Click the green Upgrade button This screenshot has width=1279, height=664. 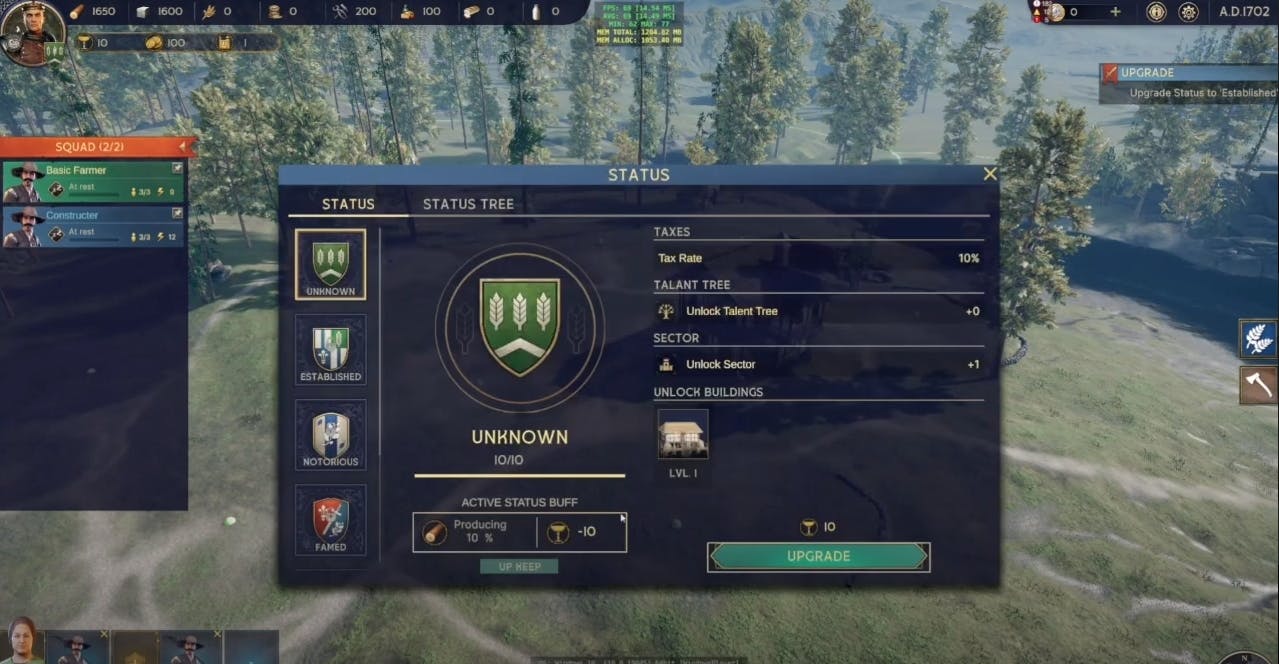[x=818, y=556]
